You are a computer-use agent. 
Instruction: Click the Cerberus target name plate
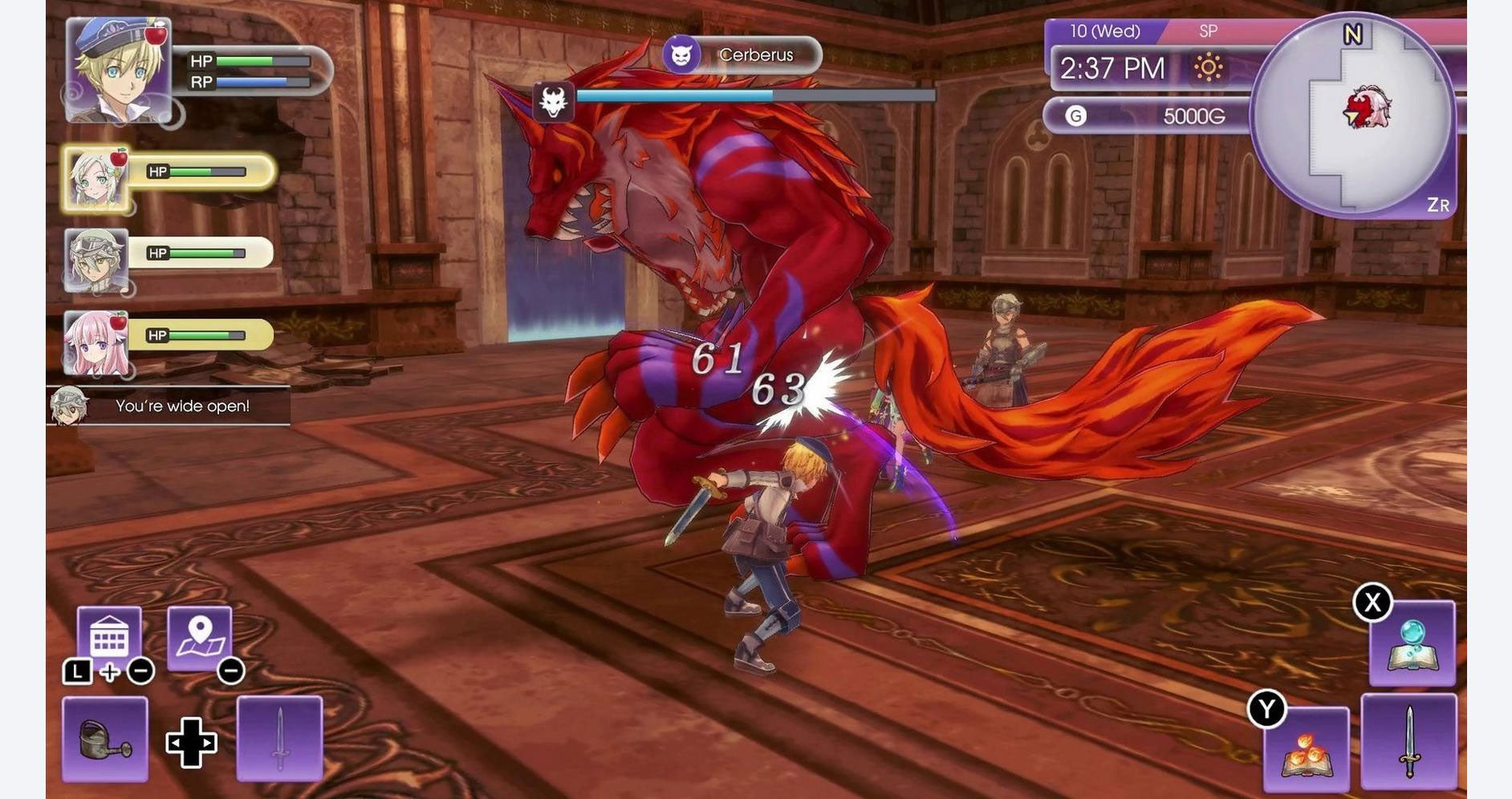[742, 55]
